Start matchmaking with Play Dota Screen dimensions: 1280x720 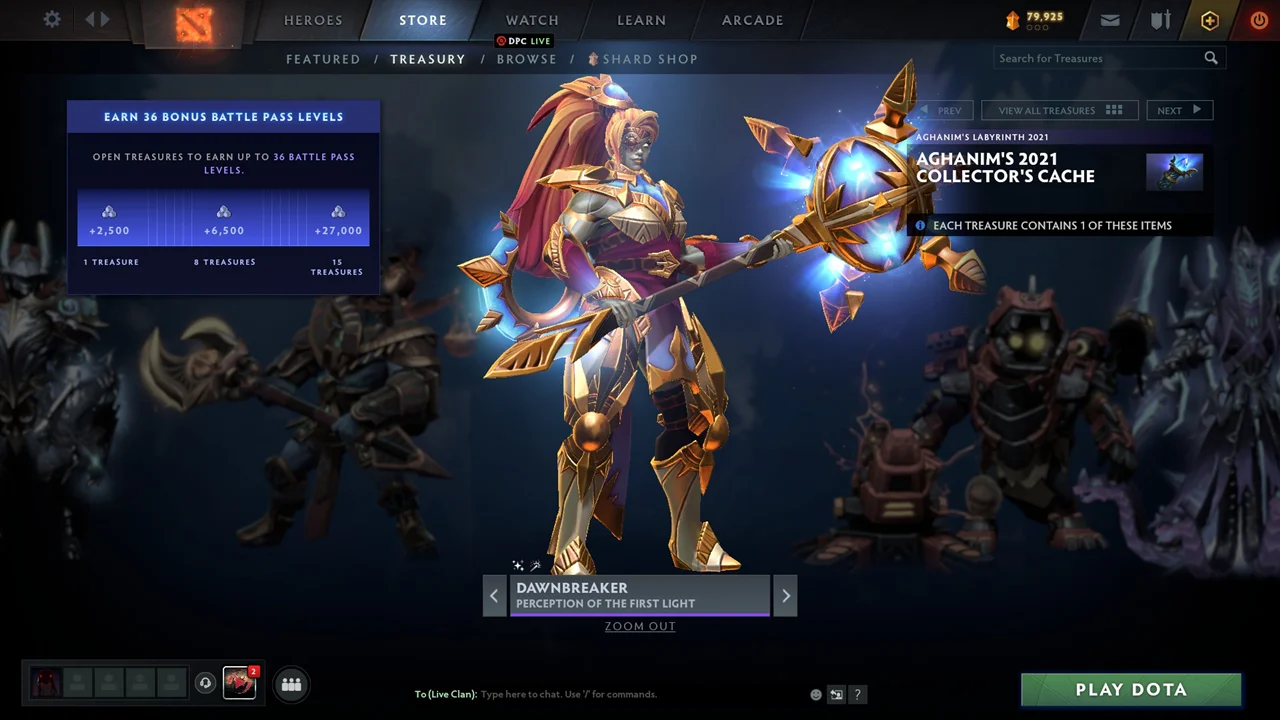point(1131,689)
